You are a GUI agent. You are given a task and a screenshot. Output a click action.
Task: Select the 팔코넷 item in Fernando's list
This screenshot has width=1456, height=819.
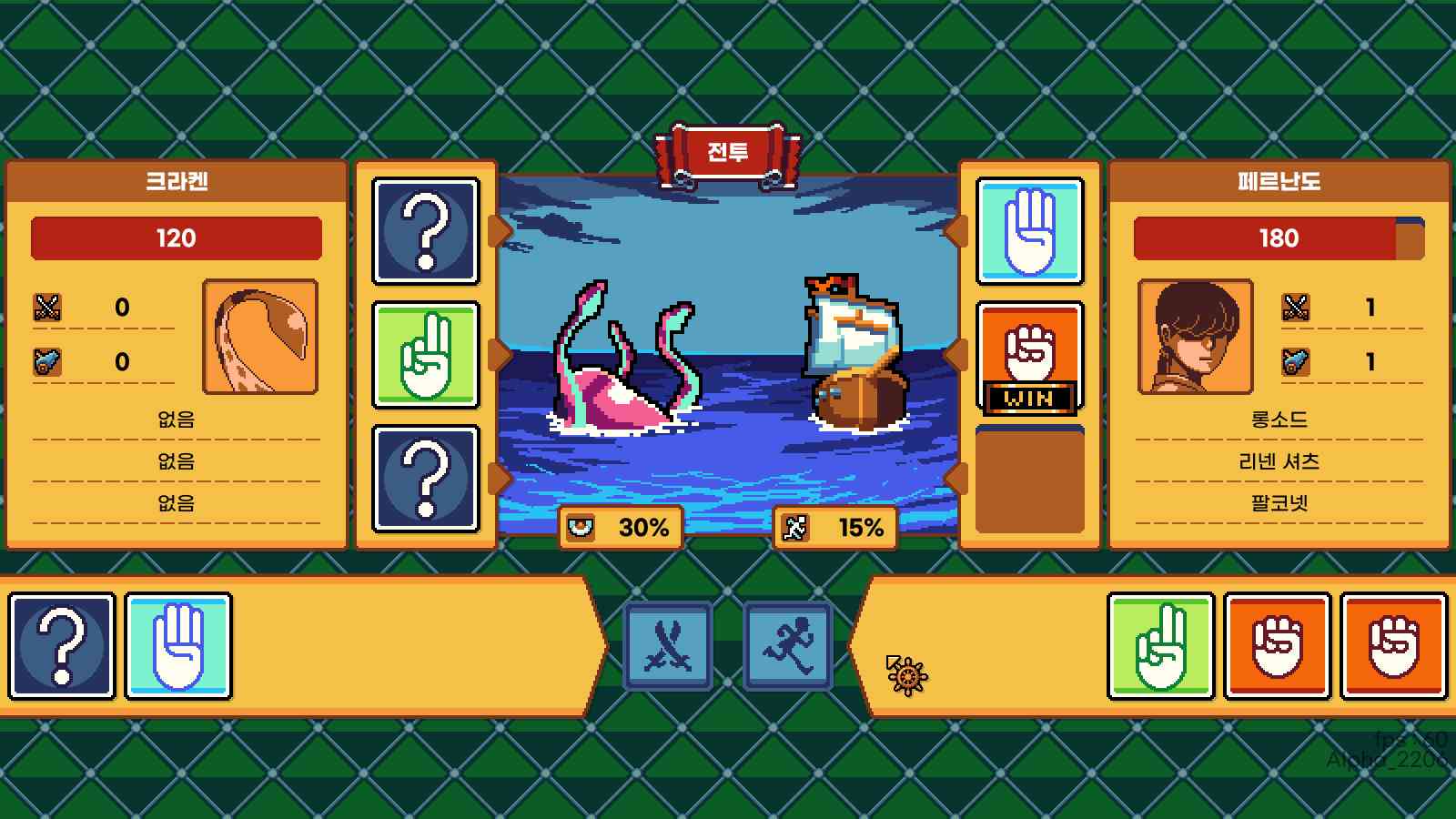(x=1277, y=501)
